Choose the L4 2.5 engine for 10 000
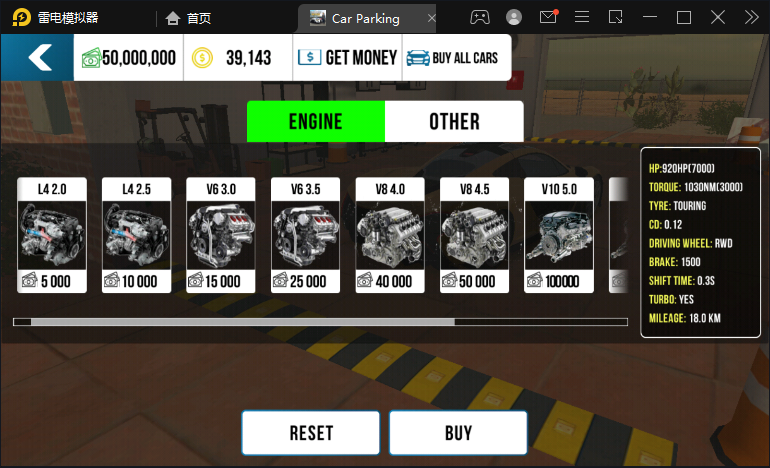This screenshot has width=770, height=468. click(x=137, y=235)
